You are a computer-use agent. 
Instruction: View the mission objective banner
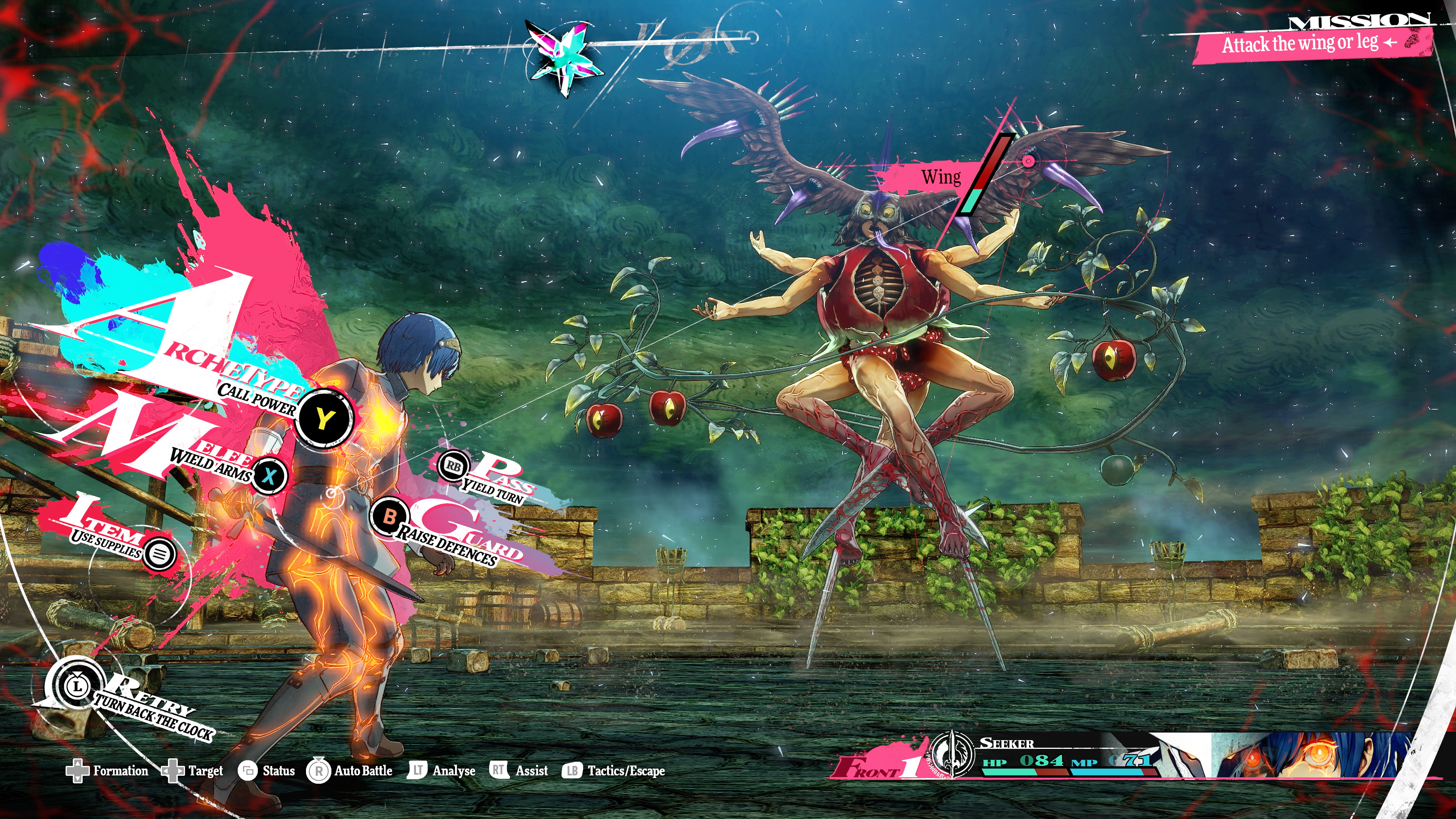coord(1311,43)
